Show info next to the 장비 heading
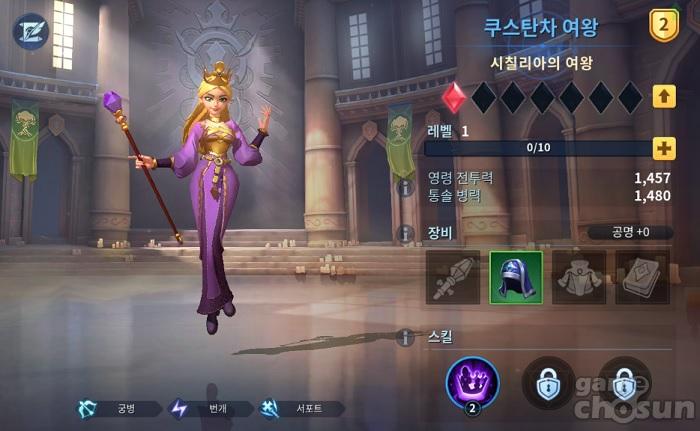The image size is (700, 431). pos(406,233)
